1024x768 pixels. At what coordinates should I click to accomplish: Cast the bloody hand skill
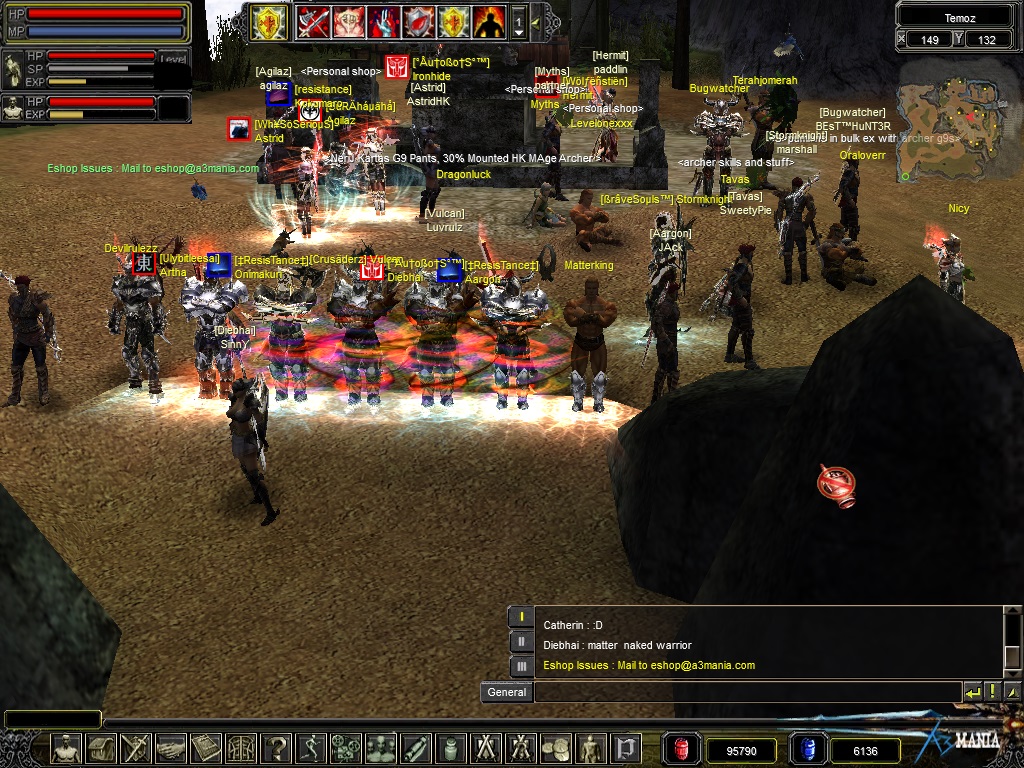pos(383,21)
